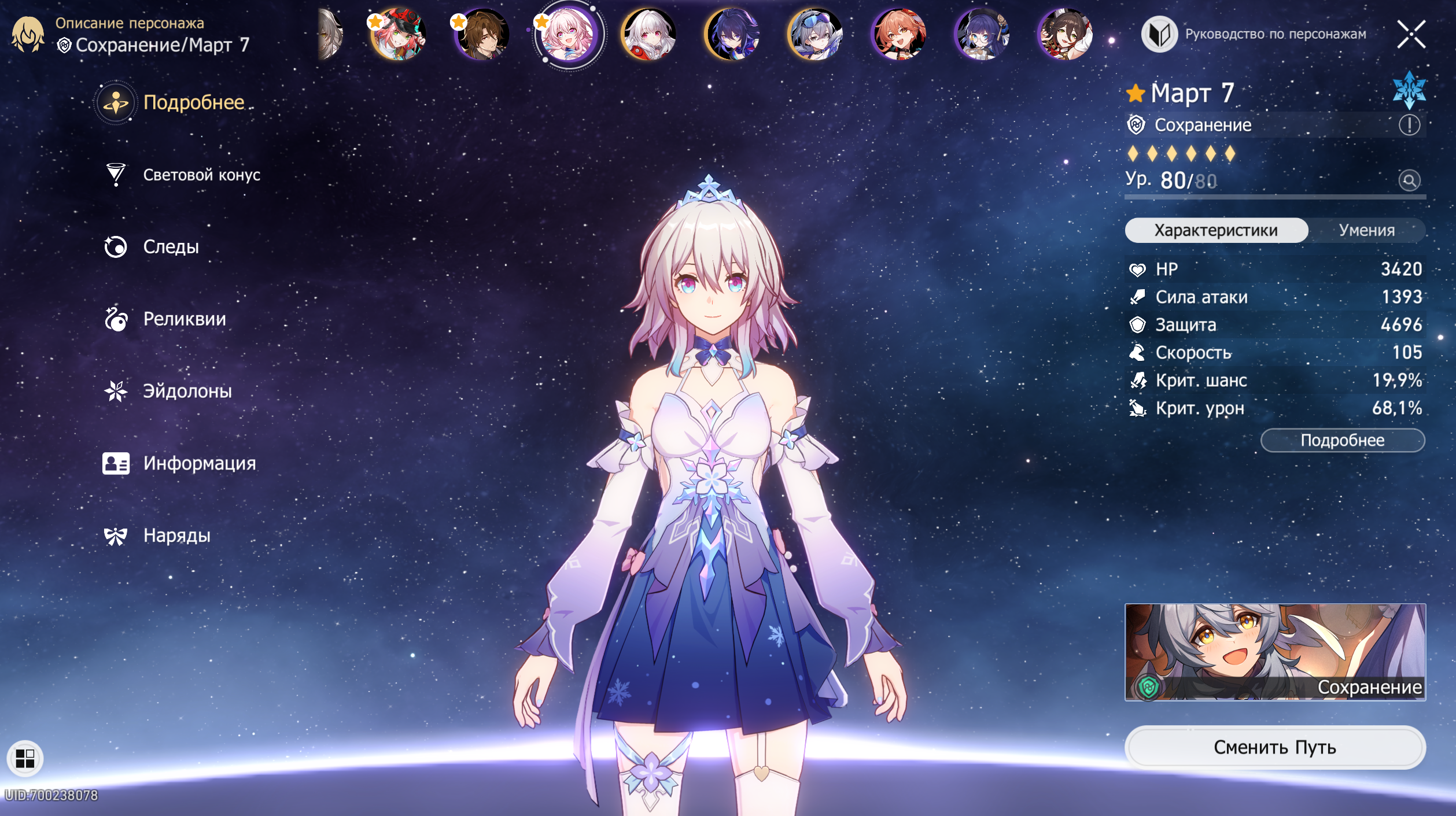The width and height of the screenshot is (1456, 816).
Task: Open Руководство по персонажам guide
Action: point(1254,34)
